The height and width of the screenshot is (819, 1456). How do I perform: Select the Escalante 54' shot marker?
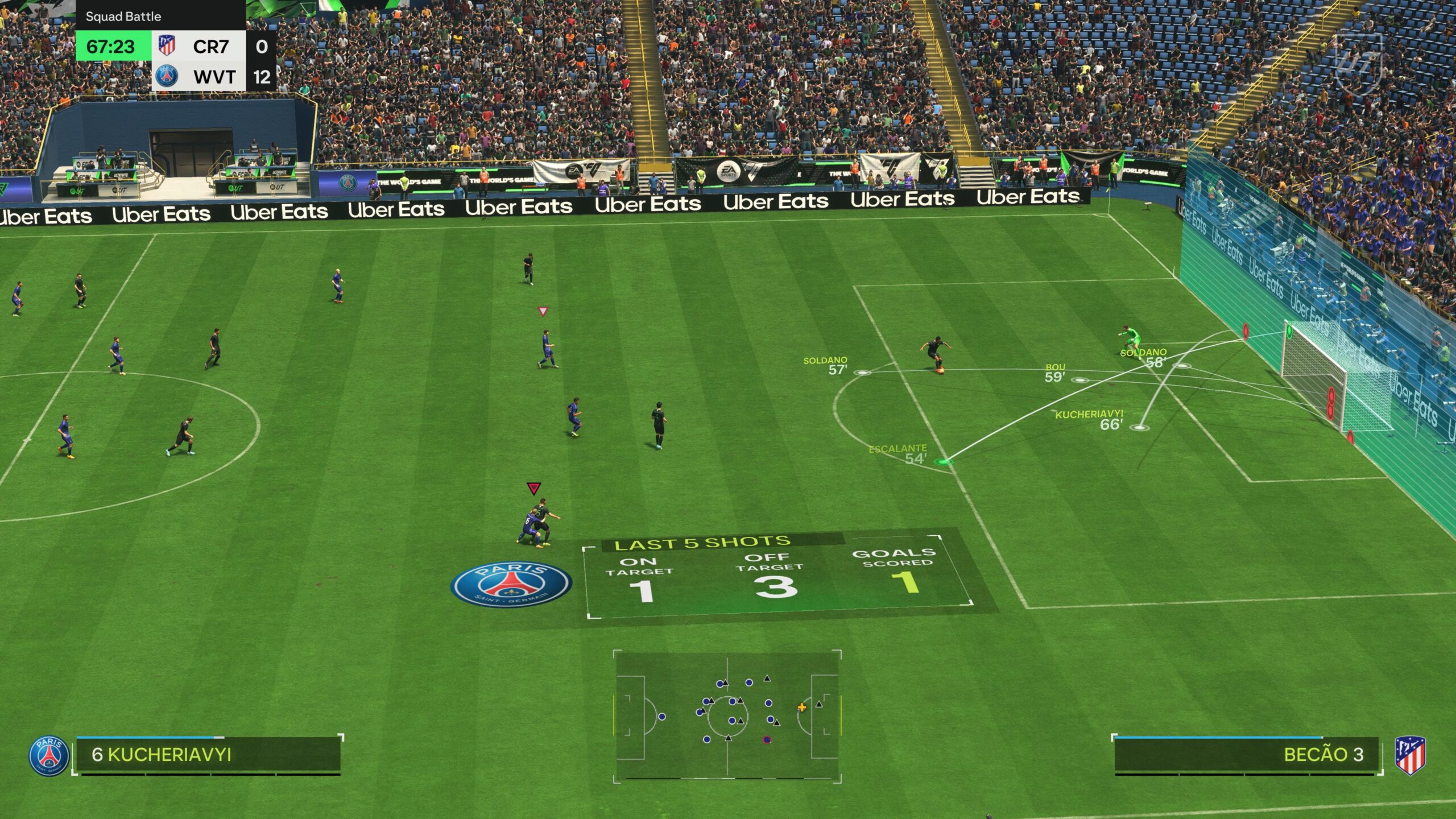944,461
